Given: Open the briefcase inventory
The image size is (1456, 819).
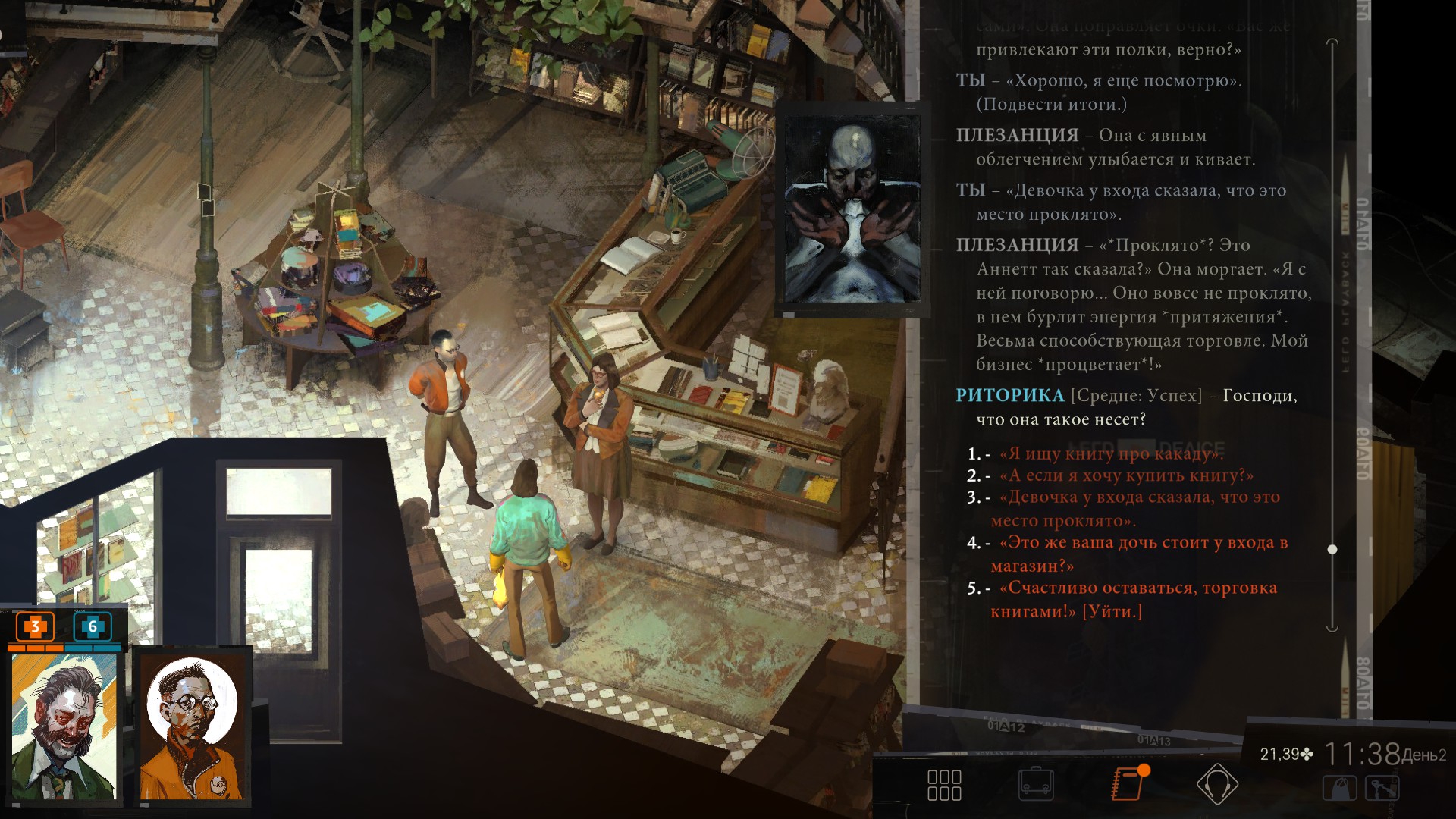Looking at the screenshot, I should tap(1036, 785).
